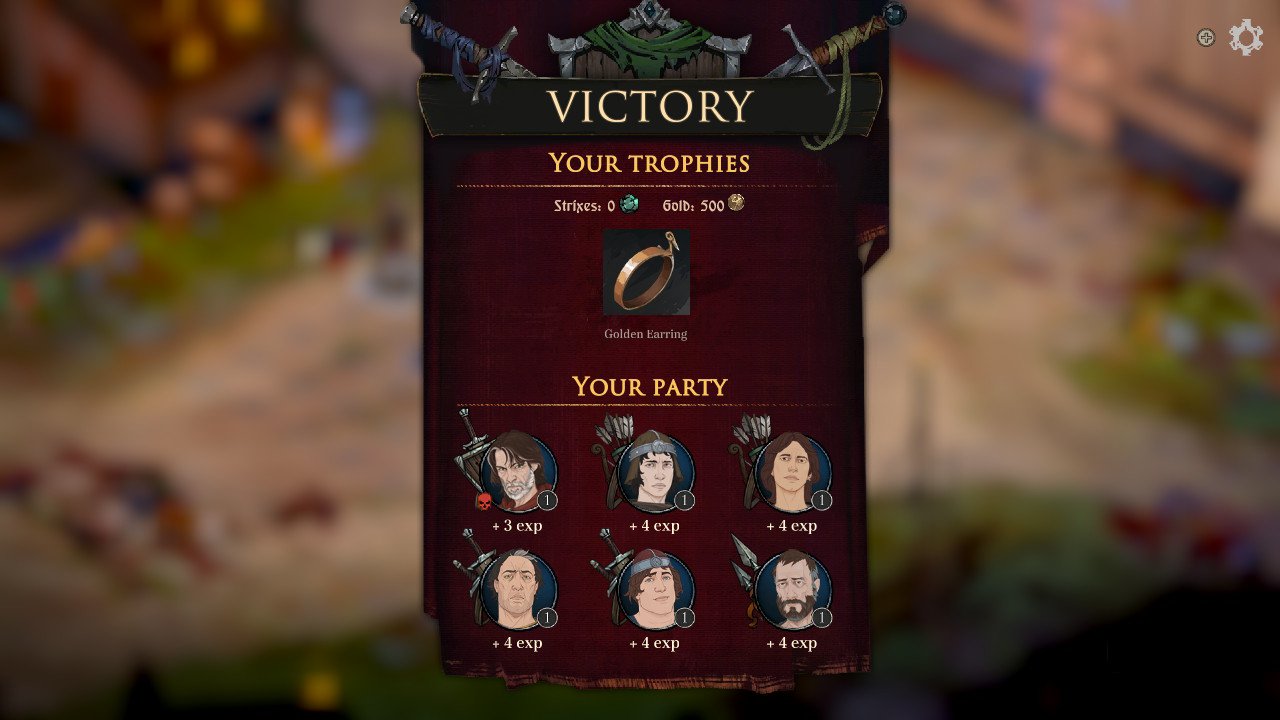Image resolution: width=1280 pixels, height=720 pixels.
Task: Click the green Strikes gem icon
Action: click(628, 203)
